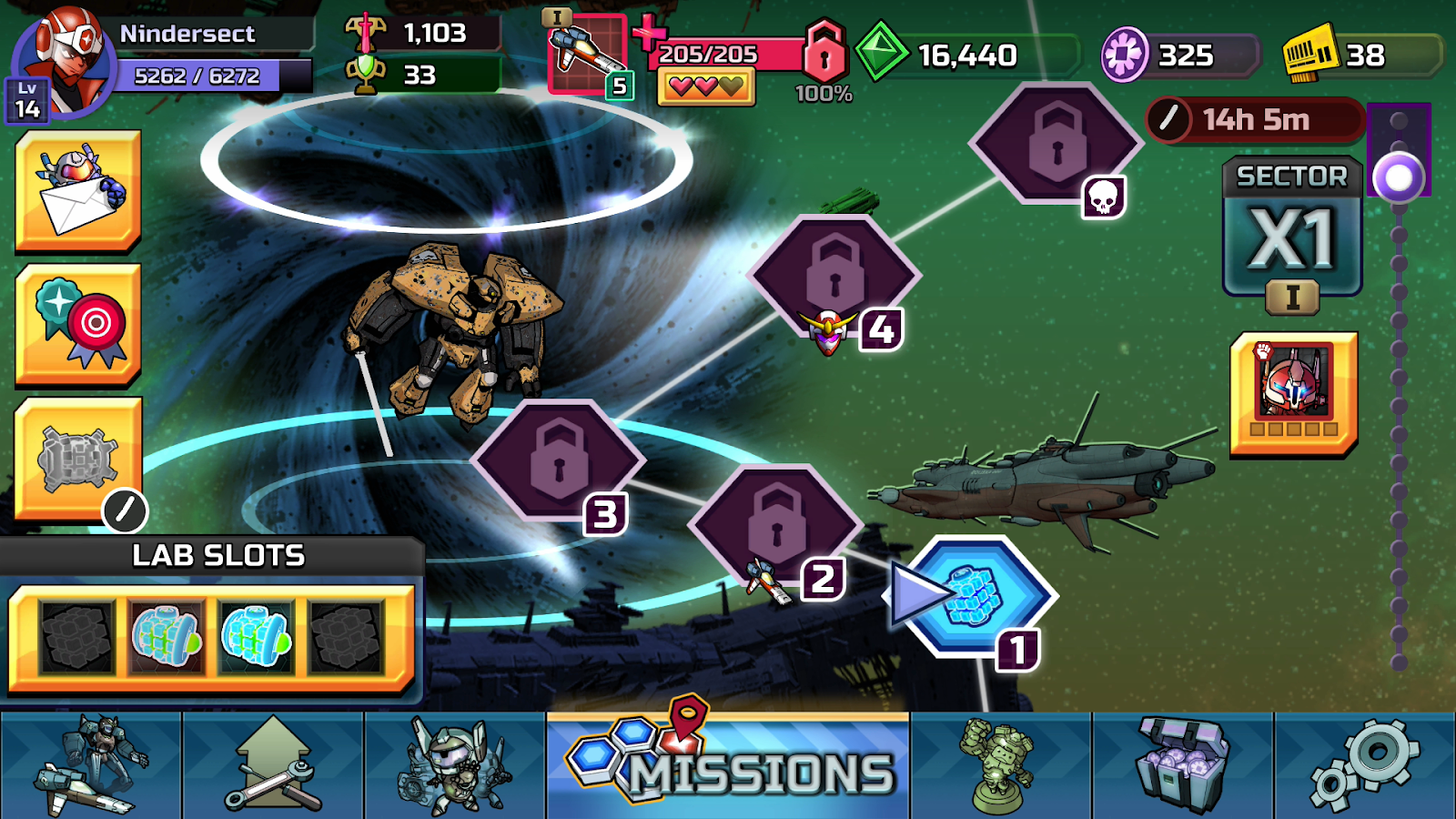This screenshot has width=1456, height=819.
Task: Open the green robot statue tab
Action: (x=1001, y=766)
